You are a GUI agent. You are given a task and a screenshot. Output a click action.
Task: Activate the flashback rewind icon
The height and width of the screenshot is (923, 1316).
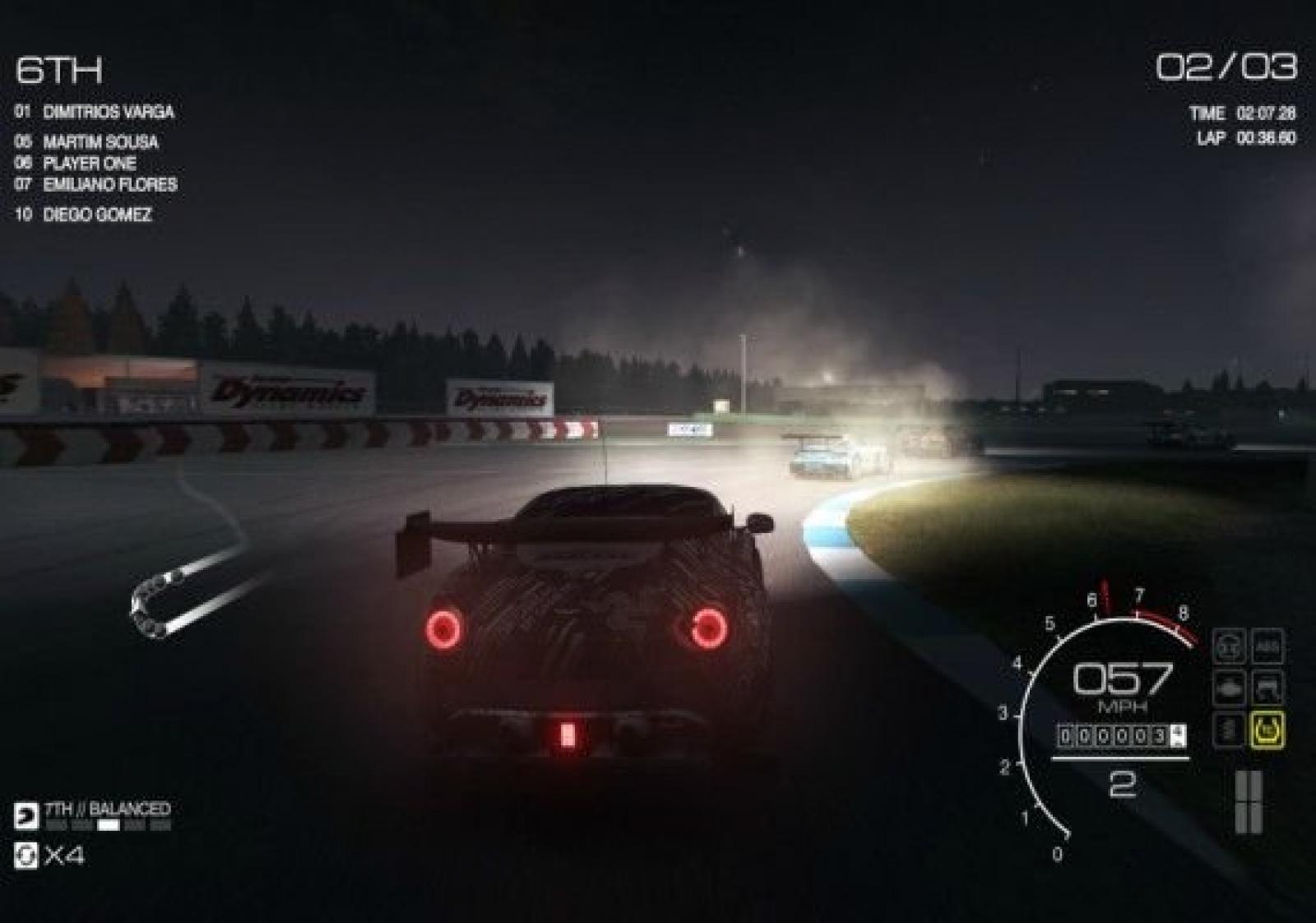pyautogui.click(x=26, y=856)
